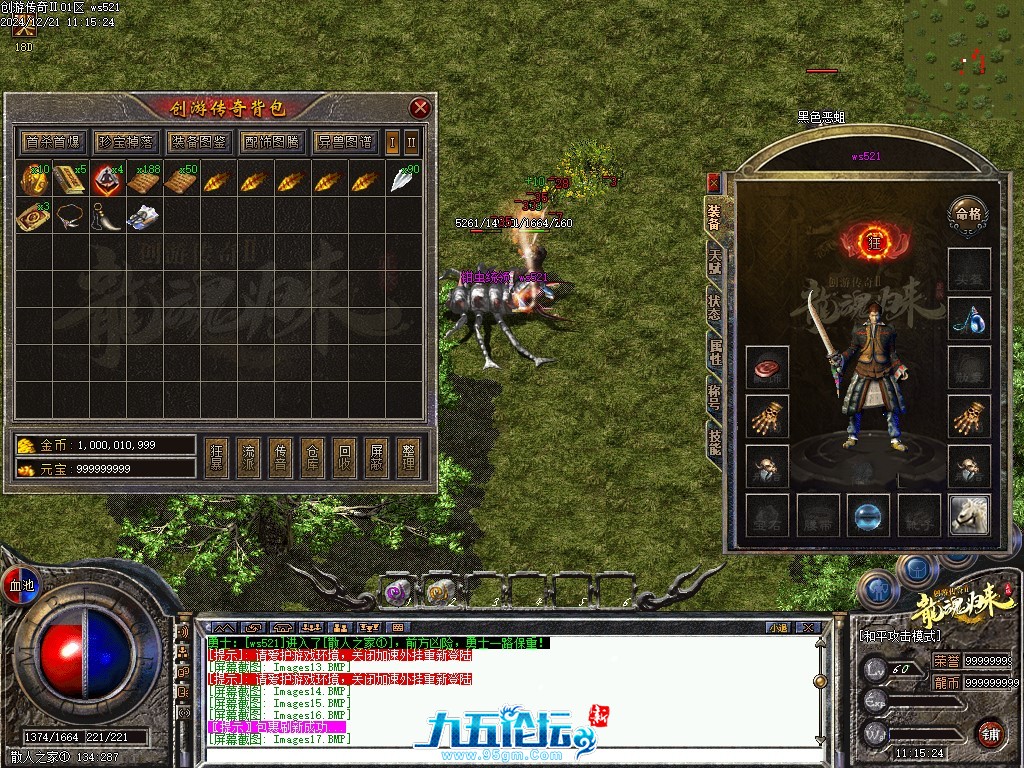Image resolution: width=1024 pixels, height=768 pixels.
Task: Switch to the 天赋 talent tab
Action: point(714,258)
